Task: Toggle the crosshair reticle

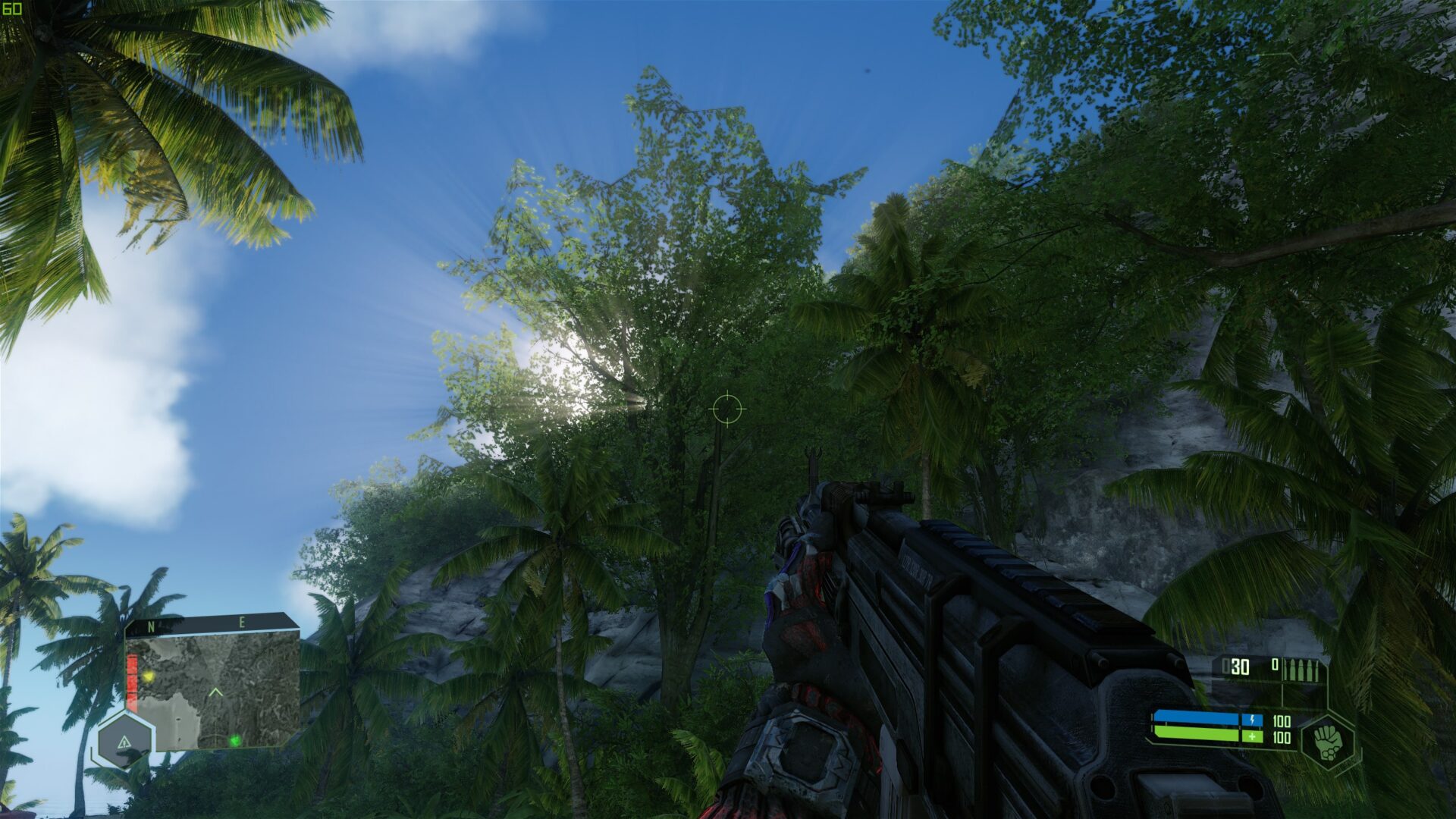Action: click(728, 409)
